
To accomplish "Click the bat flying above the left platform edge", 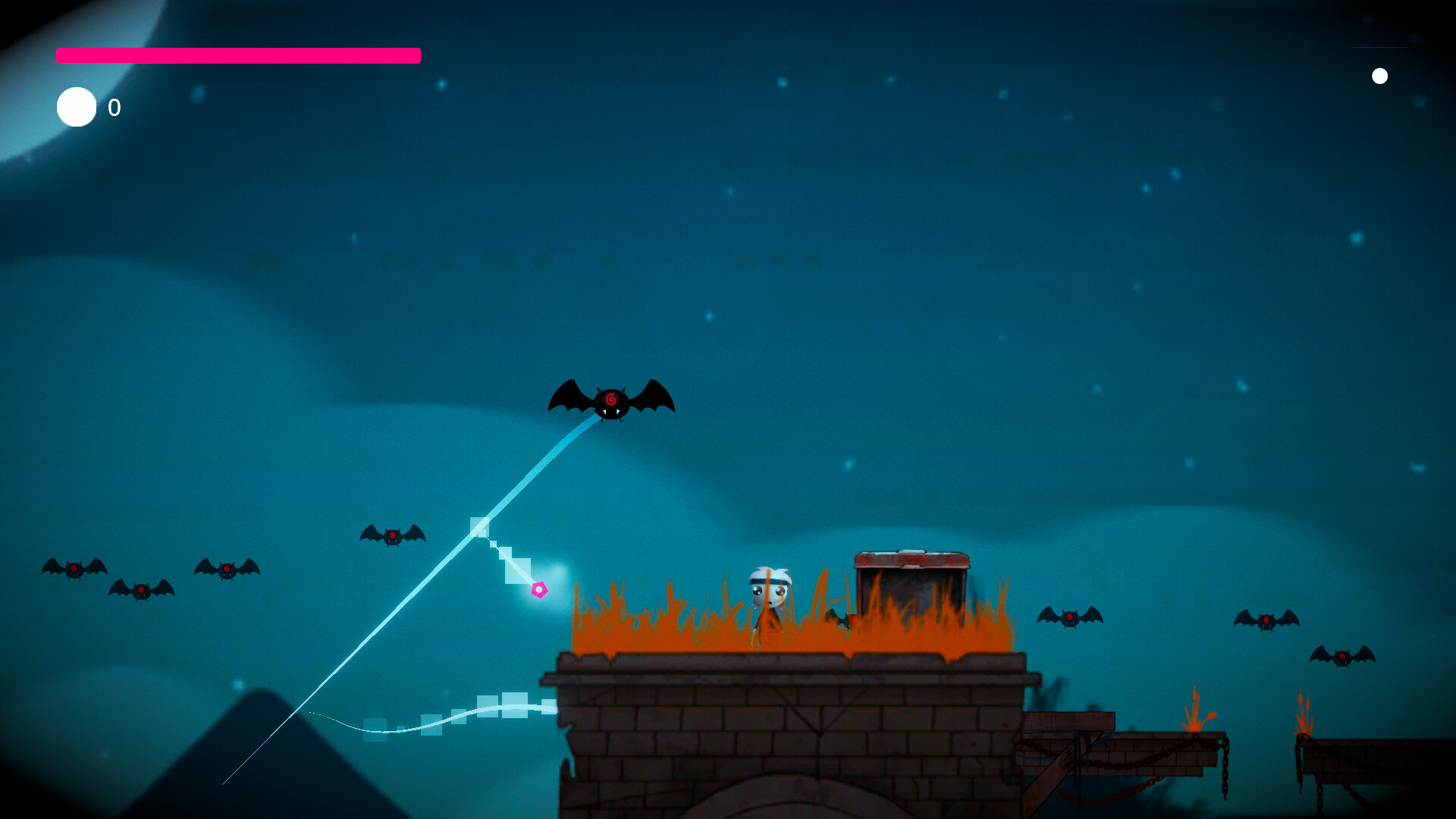I will (x=392, y=535).
